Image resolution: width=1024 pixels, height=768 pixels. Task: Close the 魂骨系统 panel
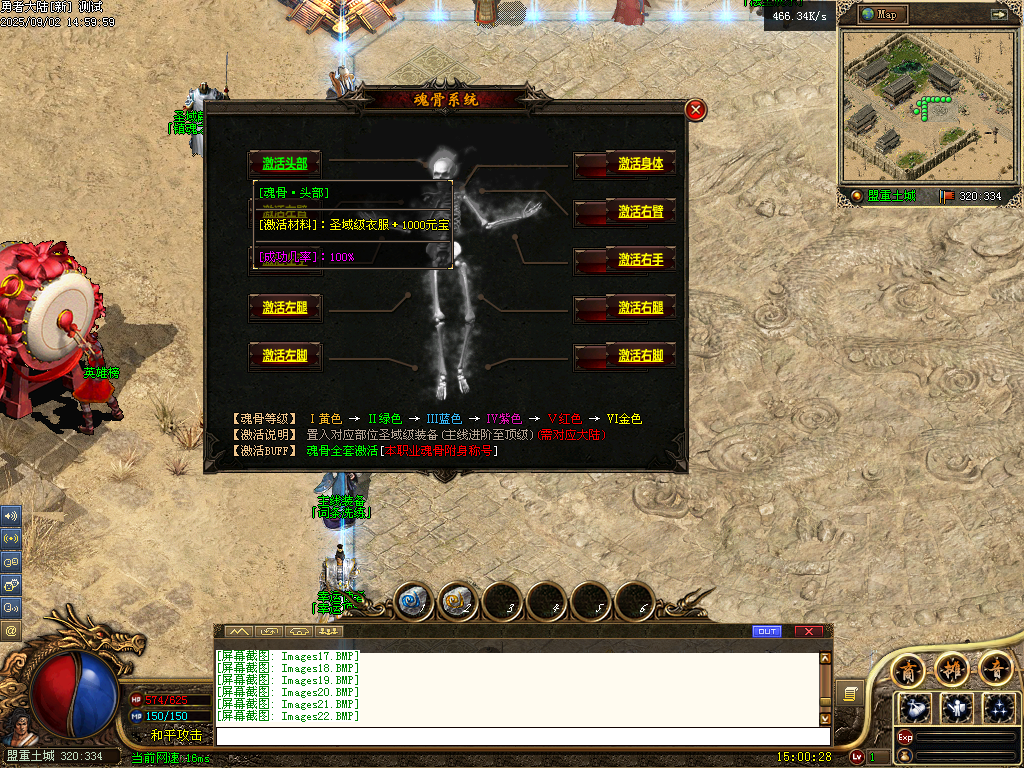[x=696, y=110]
